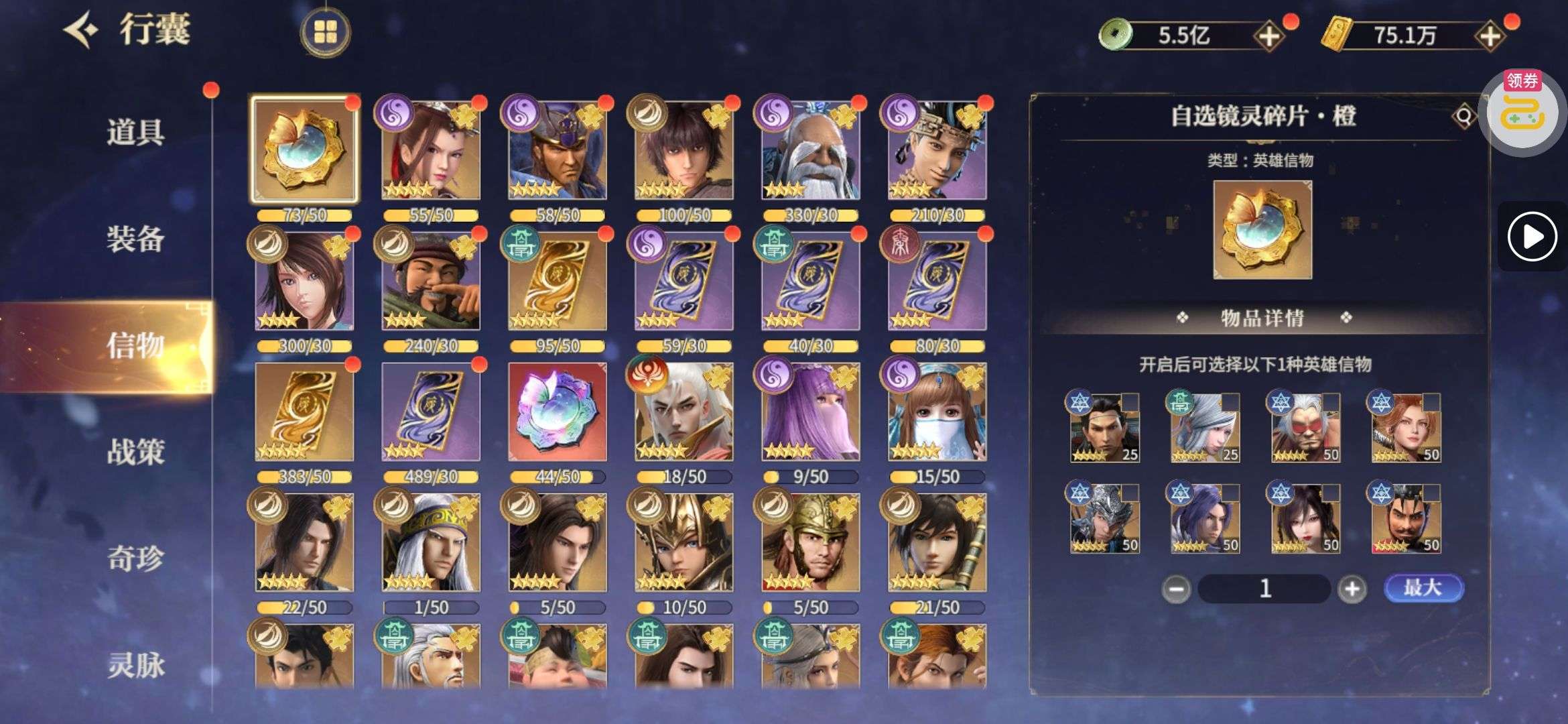
Task: Select the purple-haired veiled hero token 9/50
Action: [x=810, y=412]
